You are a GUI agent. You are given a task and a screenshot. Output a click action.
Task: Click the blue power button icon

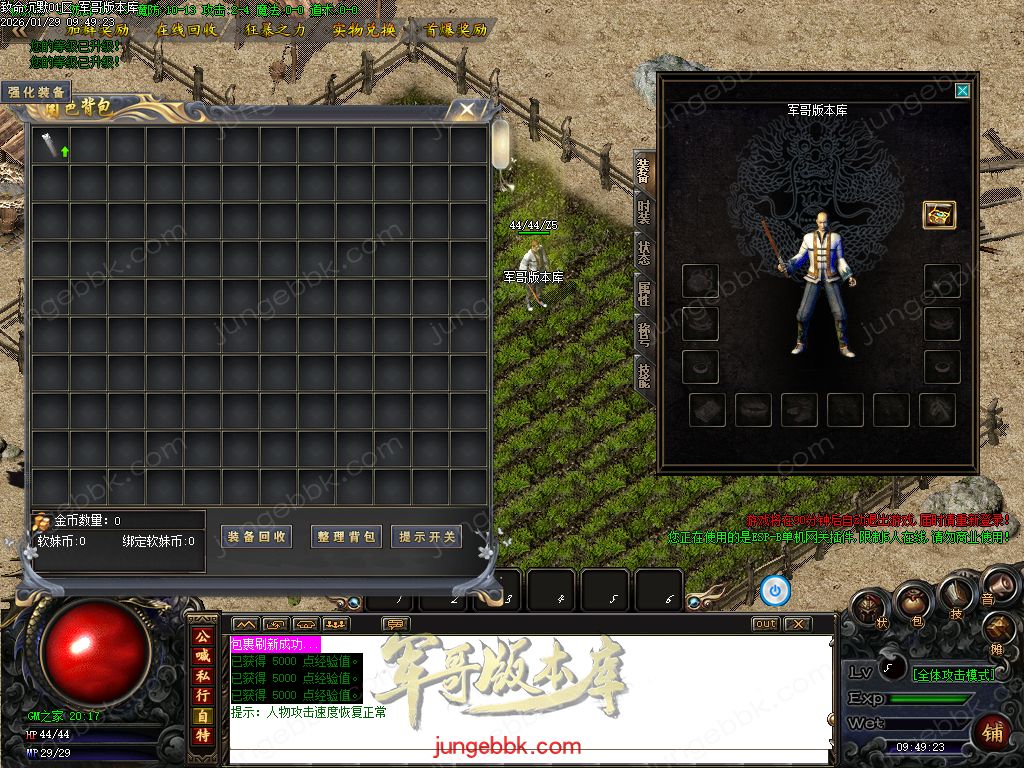click(x=775, y=591)
